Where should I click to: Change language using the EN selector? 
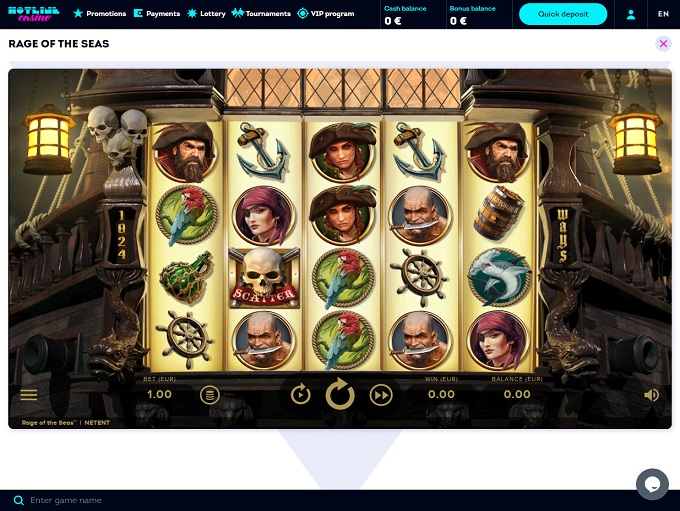[663, 14]
